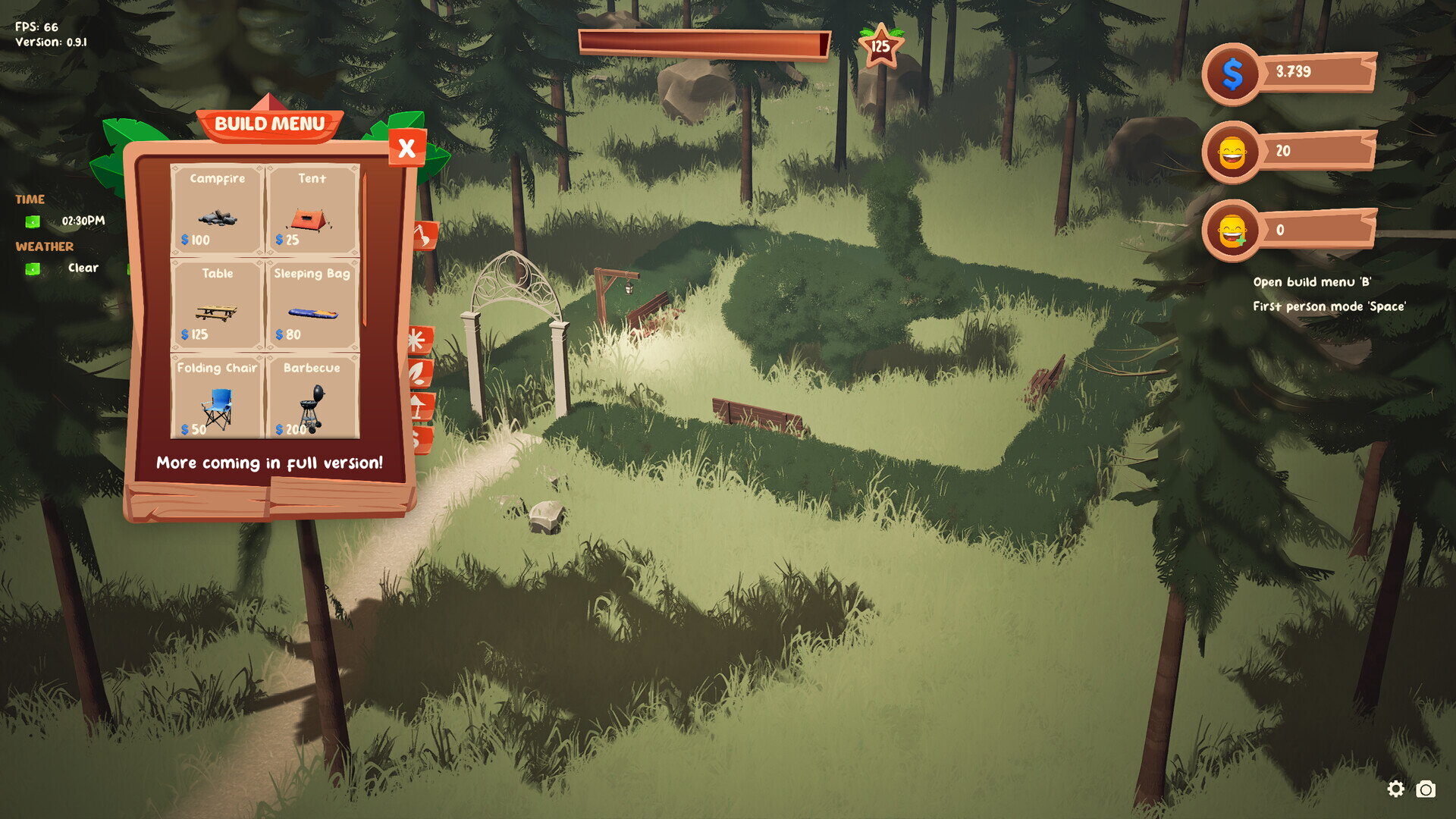
Task: Choose the Folding Chair item
Action: pyautogui.click(x=218, y=398)
